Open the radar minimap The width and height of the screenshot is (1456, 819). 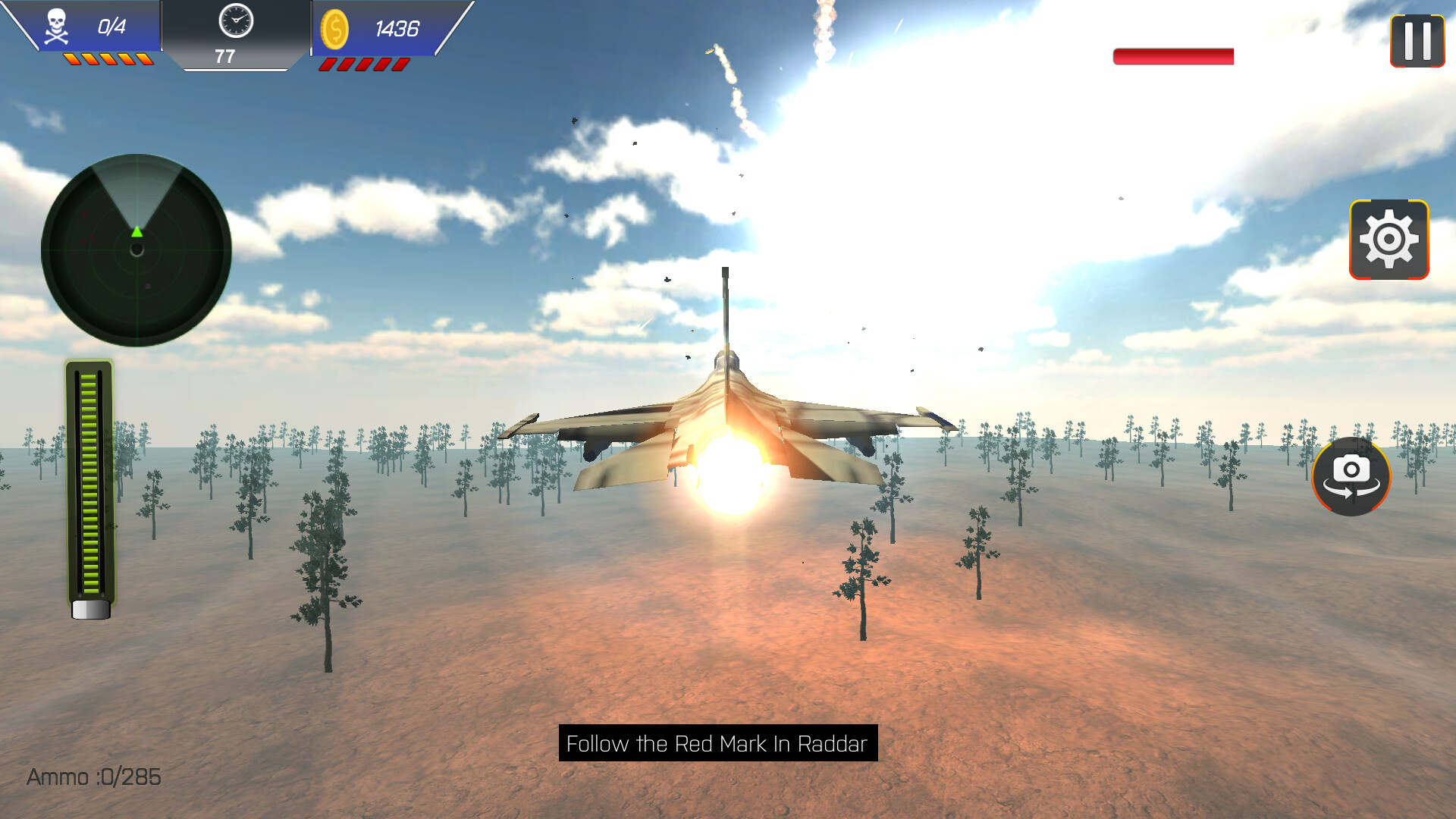[x=136, y=250]
